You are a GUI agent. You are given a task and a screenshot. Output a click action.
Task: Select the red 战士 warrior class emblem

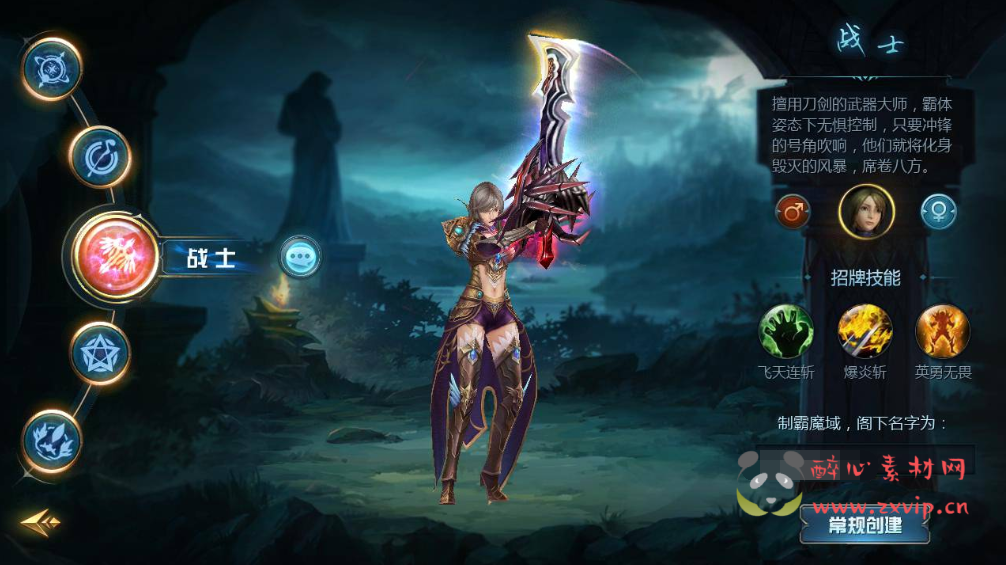115,257
